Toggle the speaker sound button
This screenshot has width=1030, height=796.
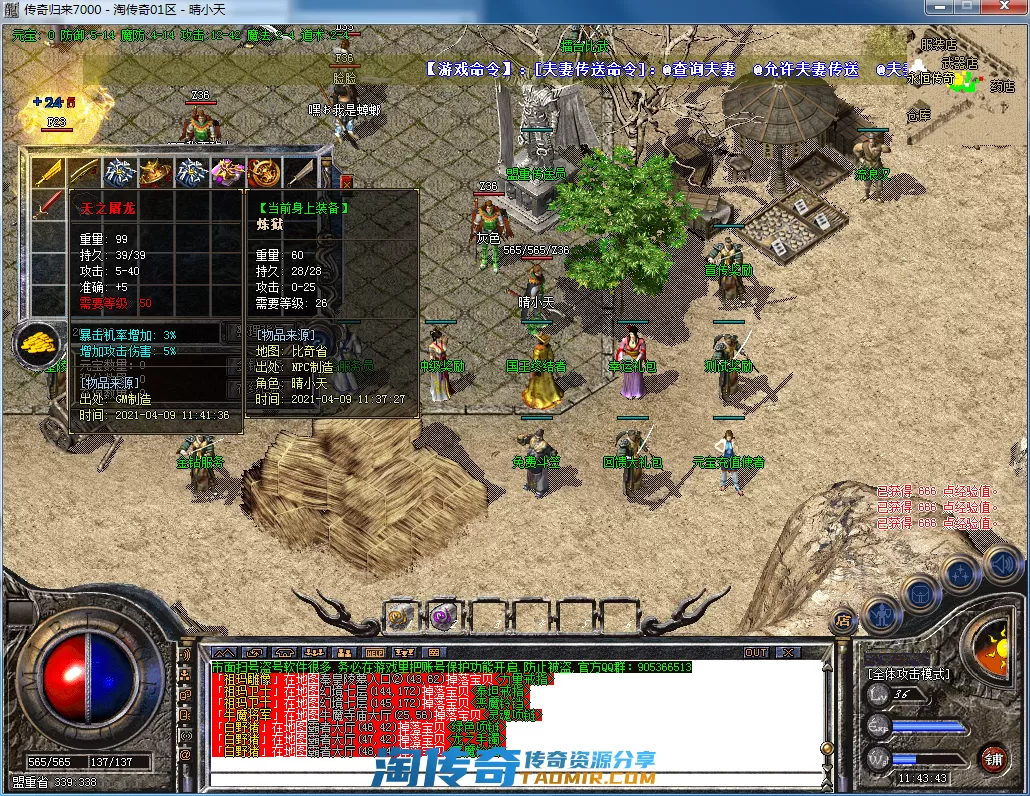tap(1001, 563)
